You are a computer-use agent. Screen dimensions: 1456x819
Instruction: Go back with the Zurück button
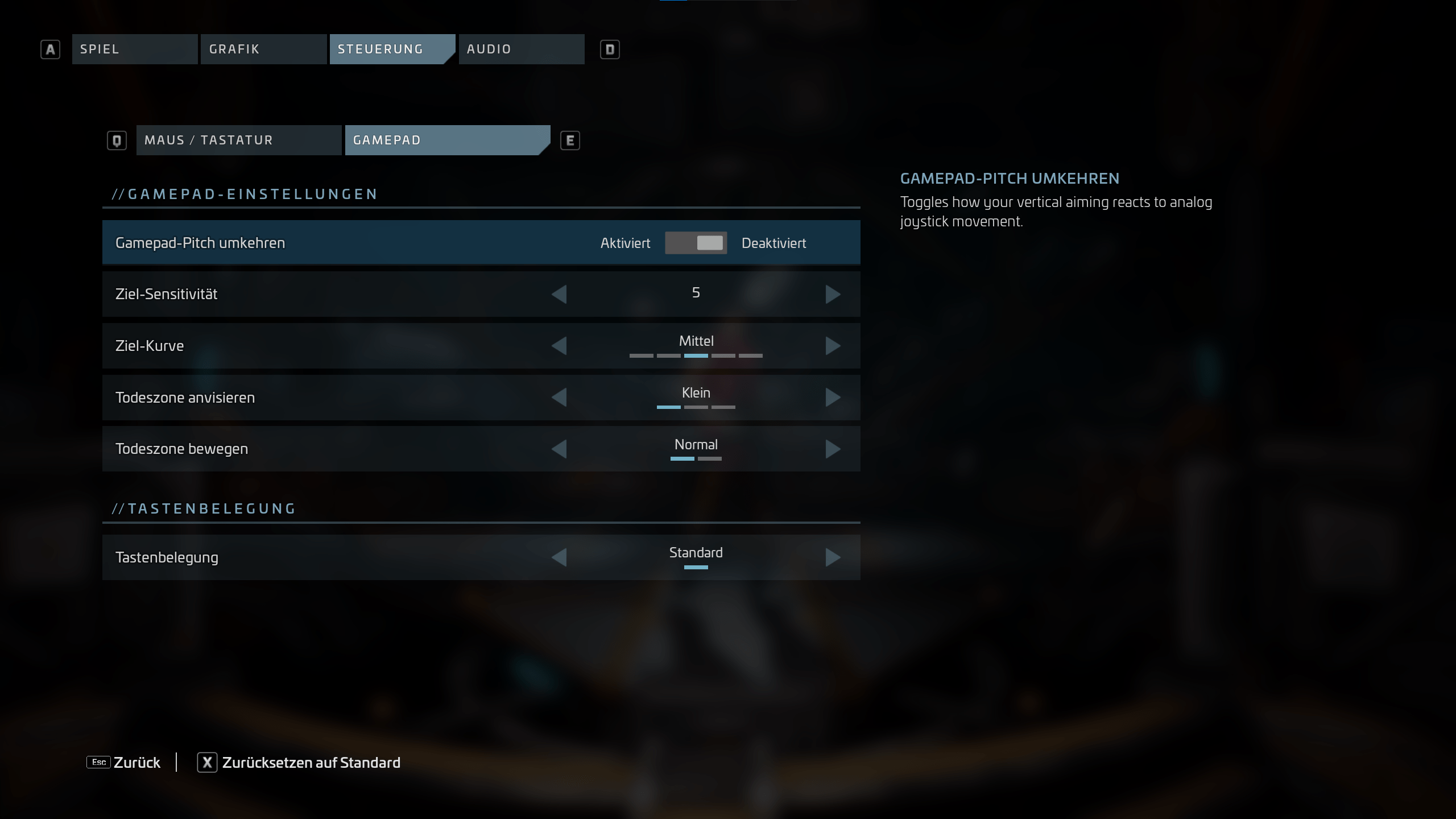pyautogui.click(x=124, y=762)
